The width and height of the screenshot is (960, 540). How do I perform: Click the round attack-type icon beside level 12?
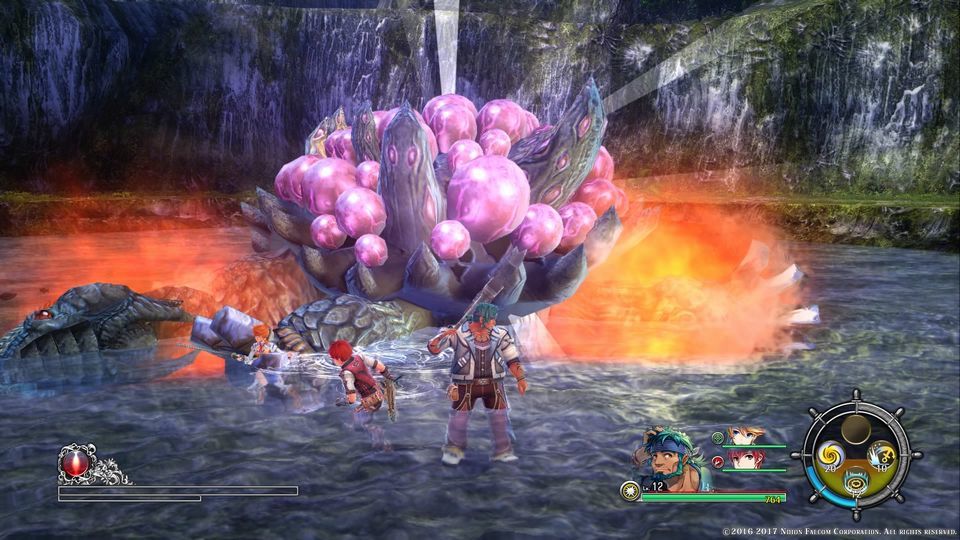(x=629, y=490)
